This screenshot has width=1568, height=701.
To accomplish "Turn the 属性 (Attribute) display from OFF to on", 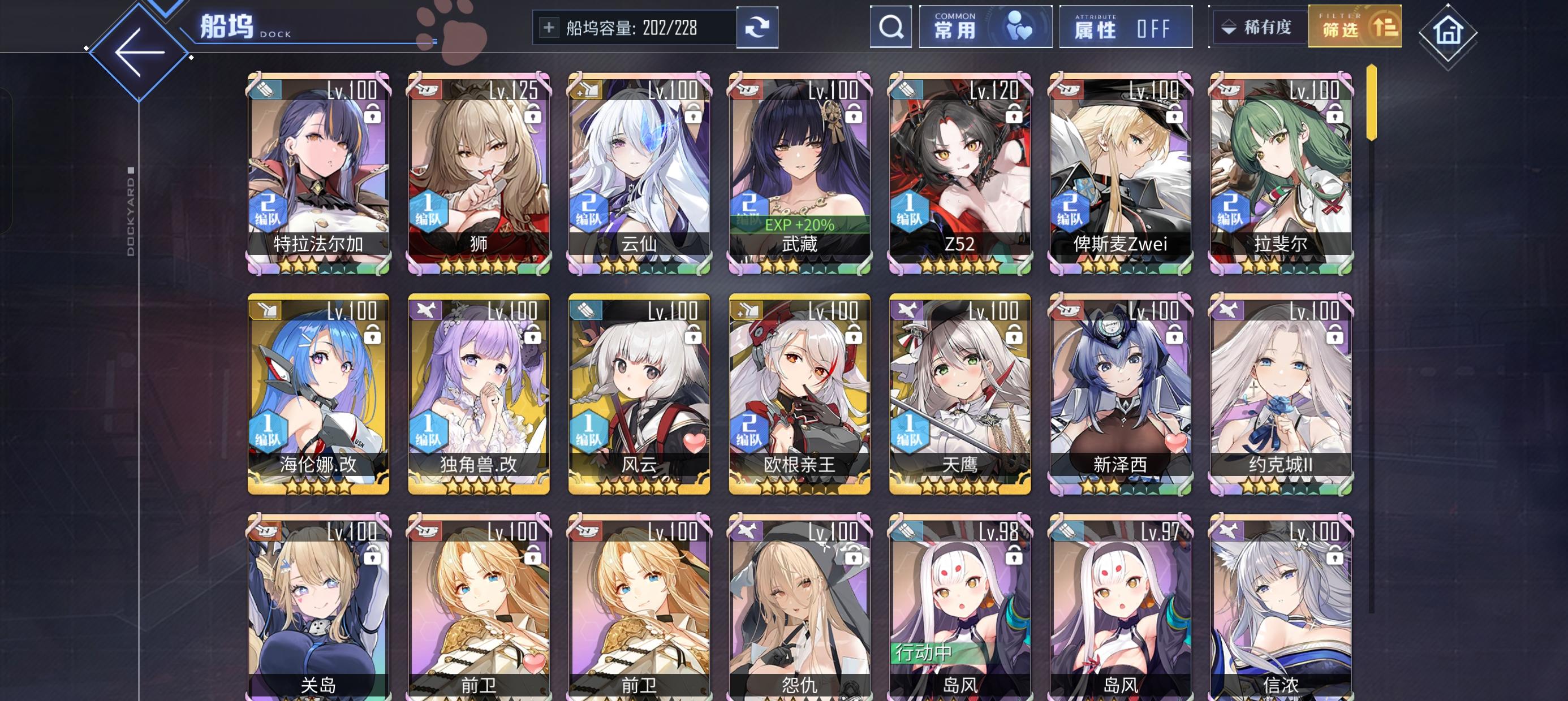I will click(1126, 27).
